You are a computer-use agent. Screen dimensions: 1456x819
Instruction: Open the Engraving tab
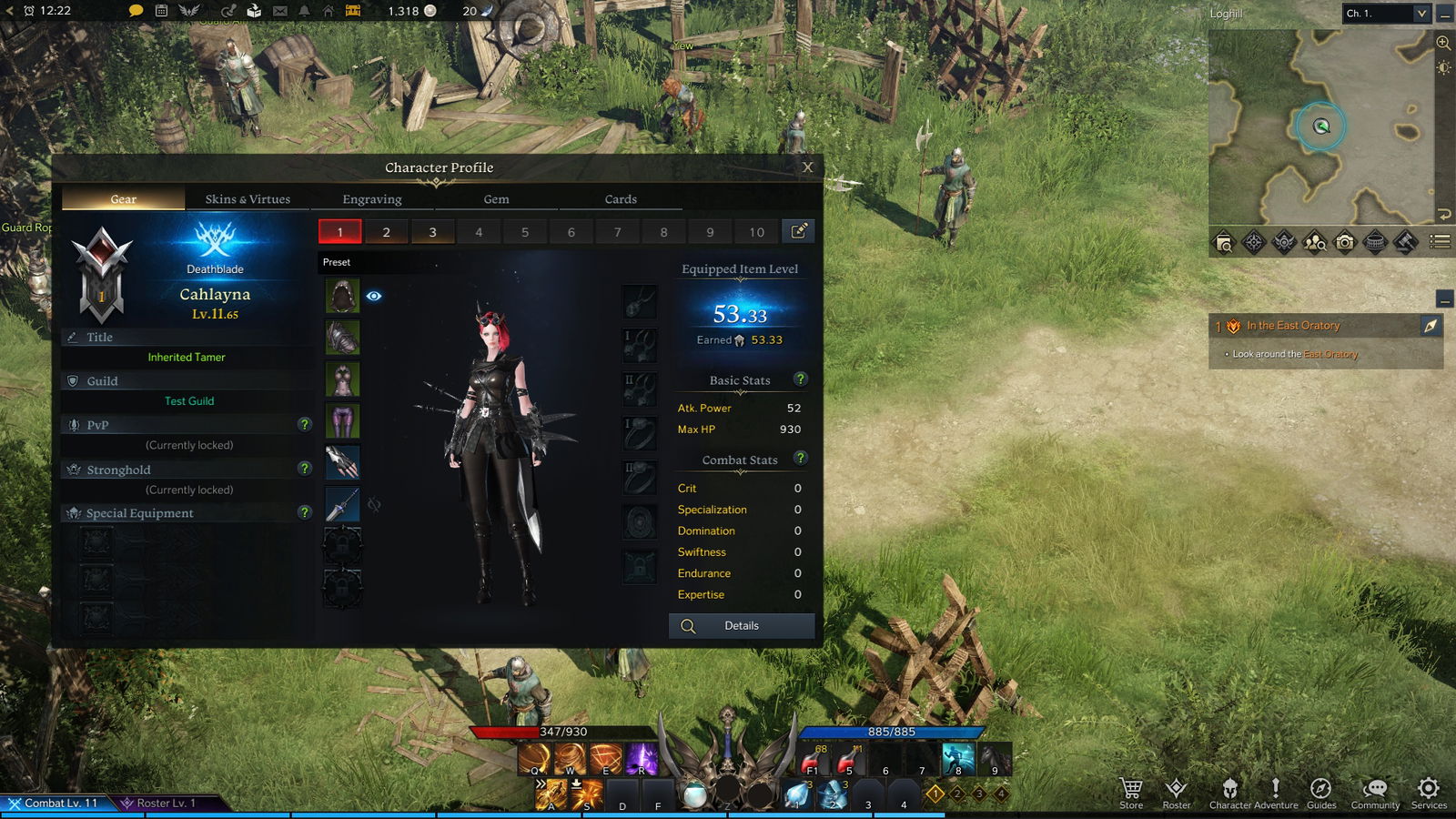pos(371,199)
